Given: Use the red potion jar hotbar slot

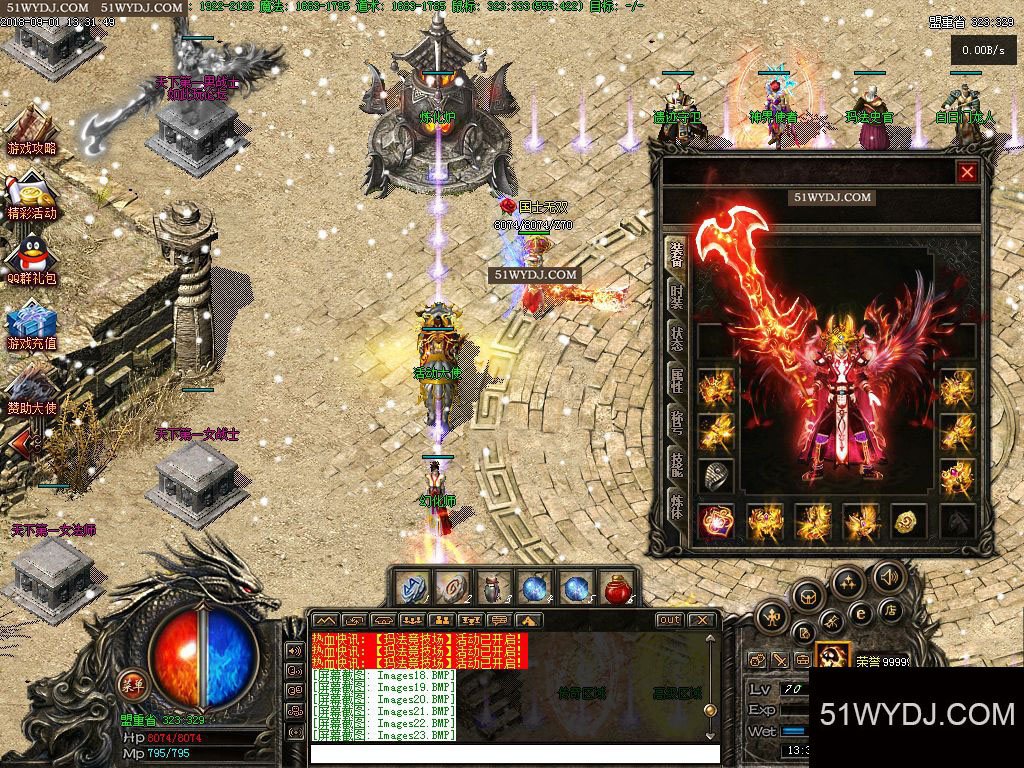Looking at the screenshot, I should tap(619, 588).
